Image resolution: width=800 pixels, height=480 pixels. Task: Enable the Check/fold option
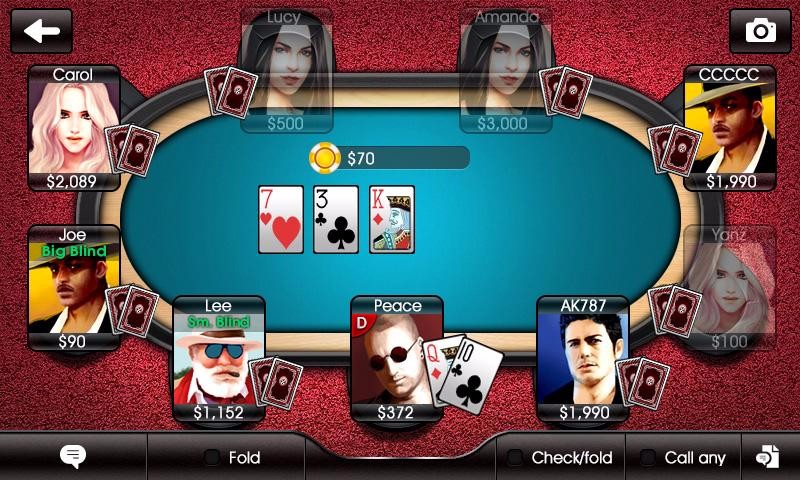[x=515, y=458]
